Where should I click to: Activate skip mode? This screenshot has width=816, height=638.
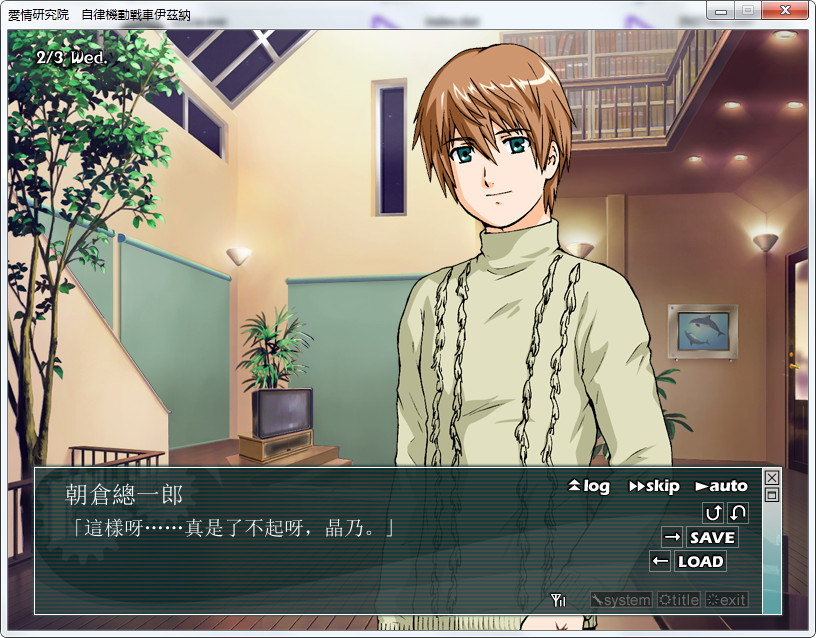[654, 486]
